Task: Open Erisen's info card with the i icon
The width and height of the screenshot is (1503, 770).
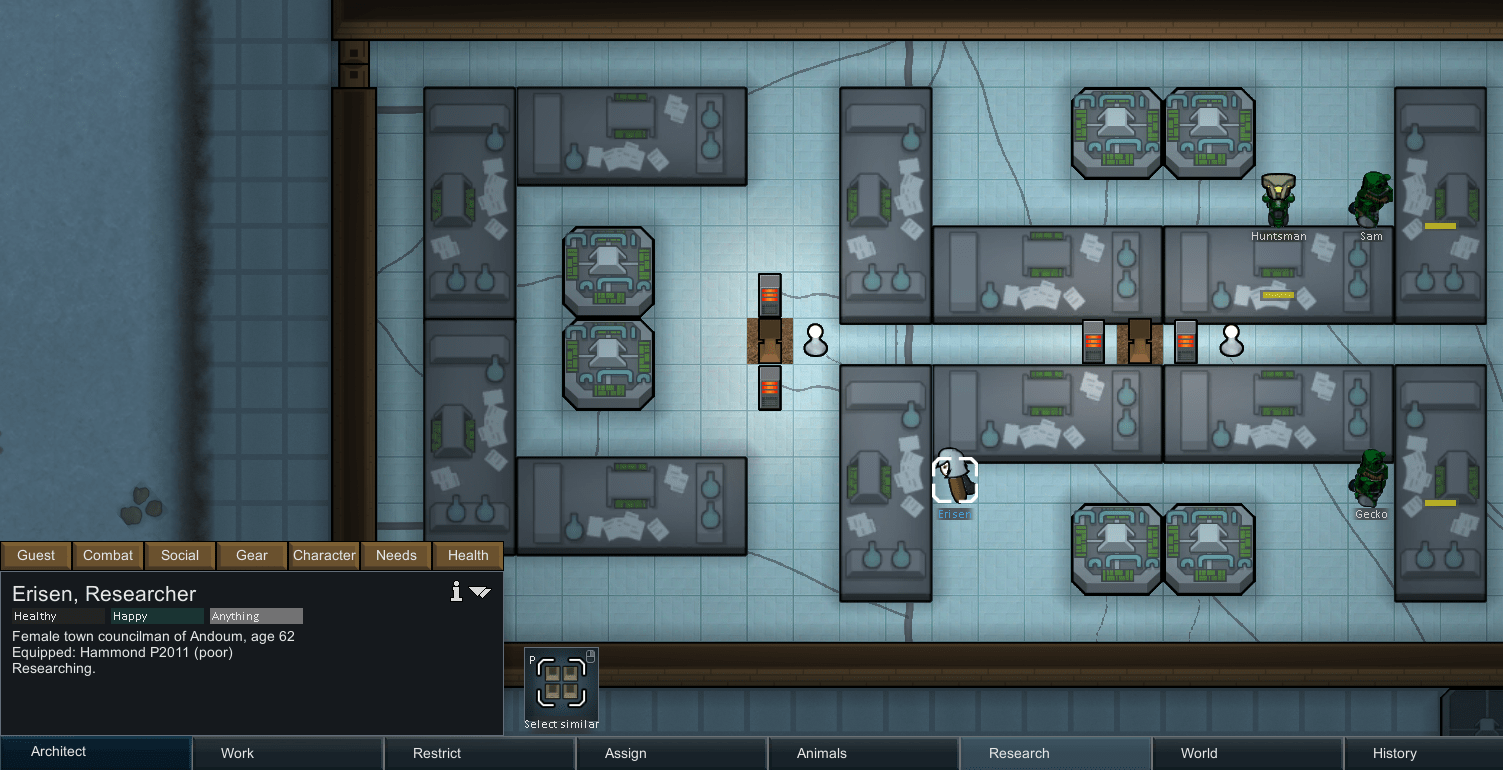Action: click(x=456, y=592)
